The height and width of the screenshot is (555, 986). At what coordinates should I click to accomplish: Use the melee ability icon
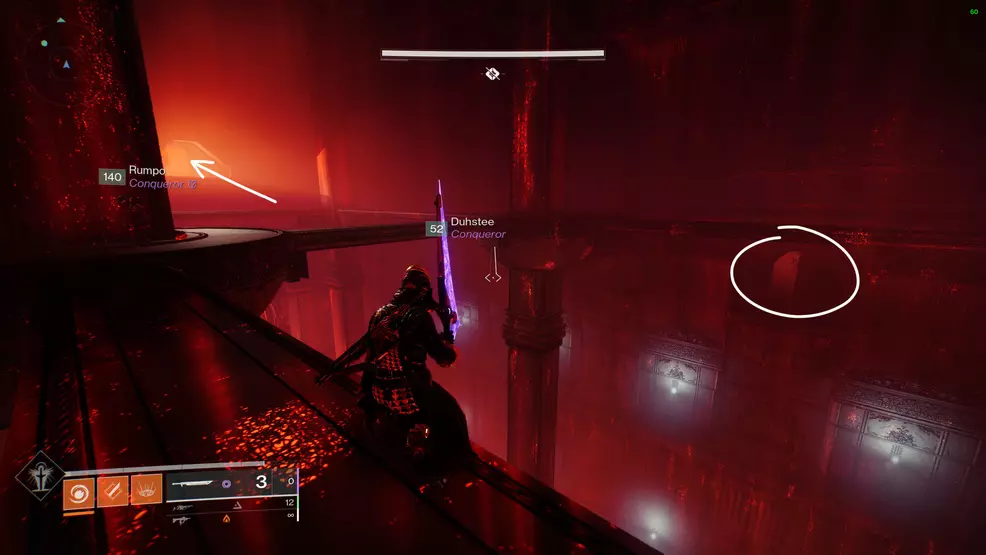pyautogui.click(x=112, y=490)
